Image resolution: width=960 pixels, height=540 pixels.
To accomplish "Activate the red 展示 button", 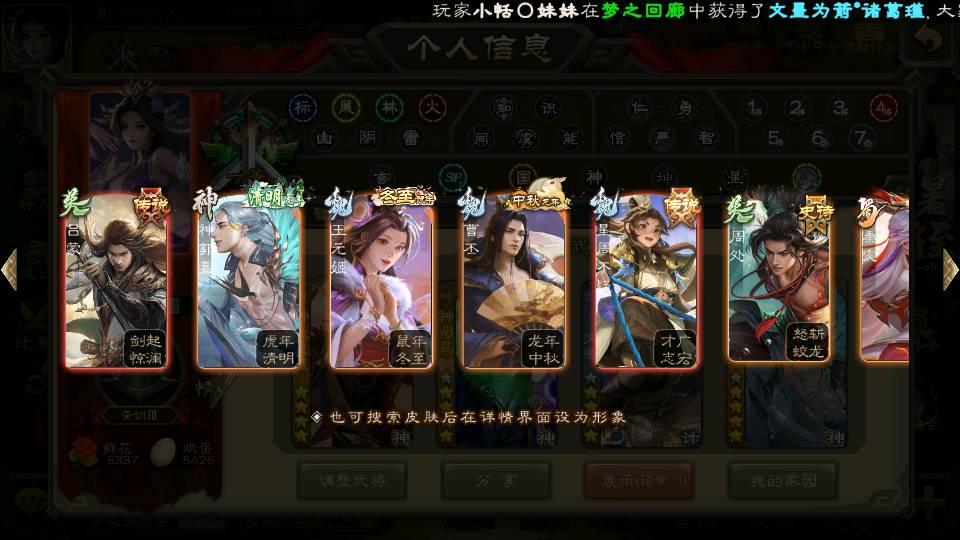I will coord(639,480).
